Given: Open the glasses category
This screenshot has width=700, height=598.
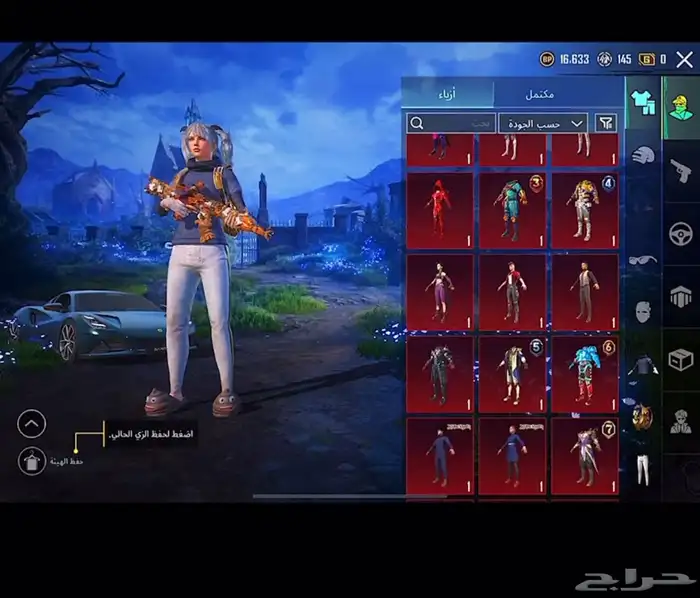Looking at the screenshot, I should (x=642, y=260).
